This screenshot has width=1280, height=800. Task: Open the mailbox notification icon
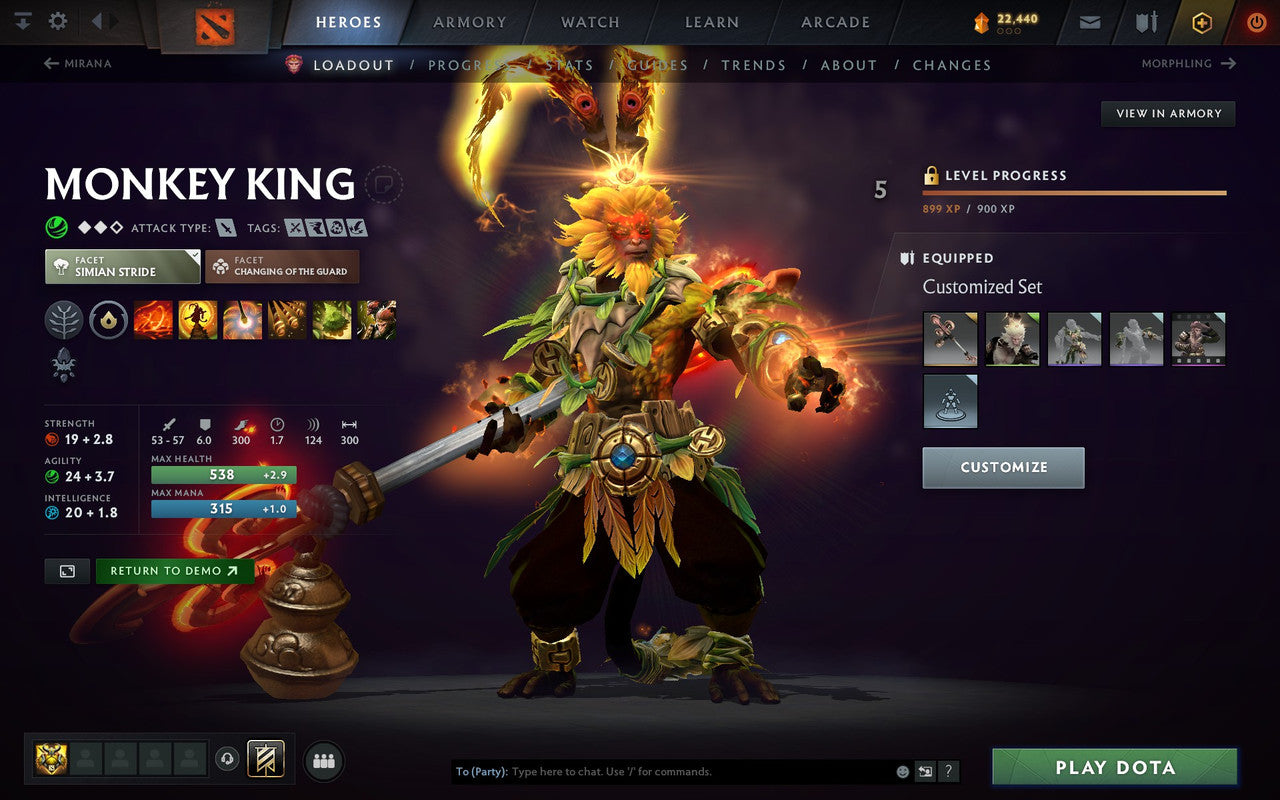(1089, 21)
